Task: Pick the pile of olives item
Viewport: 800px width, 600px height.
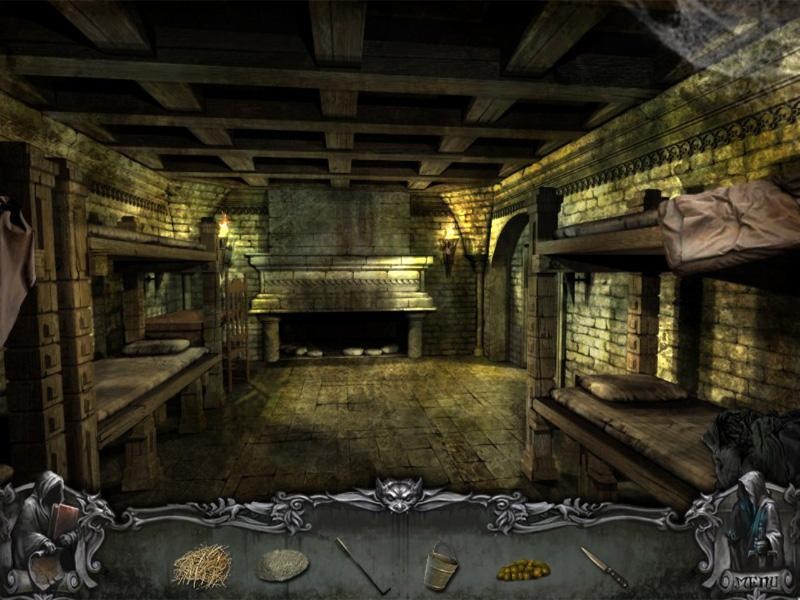Action: pyautogui.click(x=523, y=570)
